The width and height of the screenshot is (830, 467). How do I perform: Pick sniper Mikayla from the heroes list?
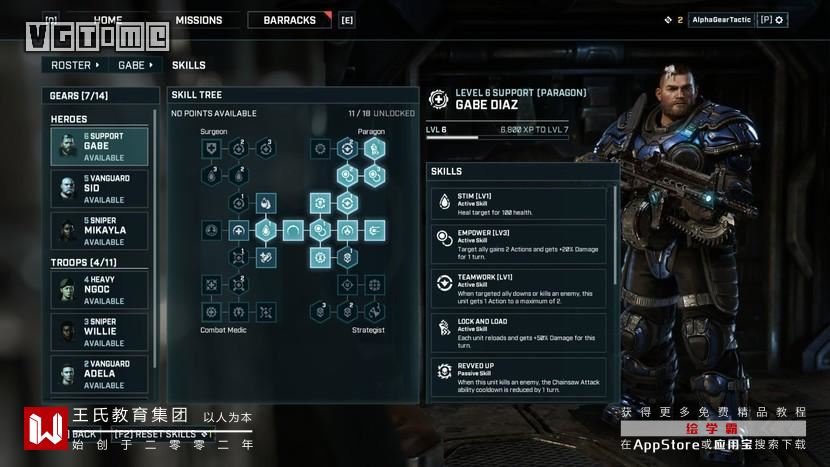[x=100, y=231]
